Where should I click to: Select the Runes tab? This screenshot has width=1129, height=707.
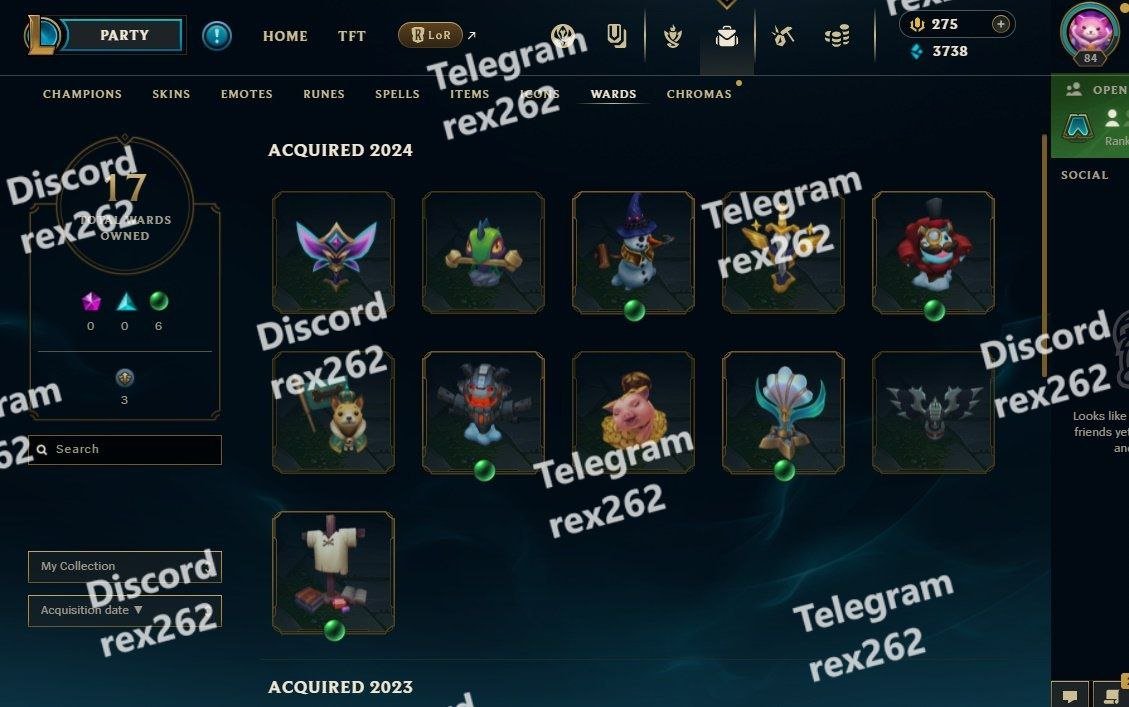pos(324,94)
